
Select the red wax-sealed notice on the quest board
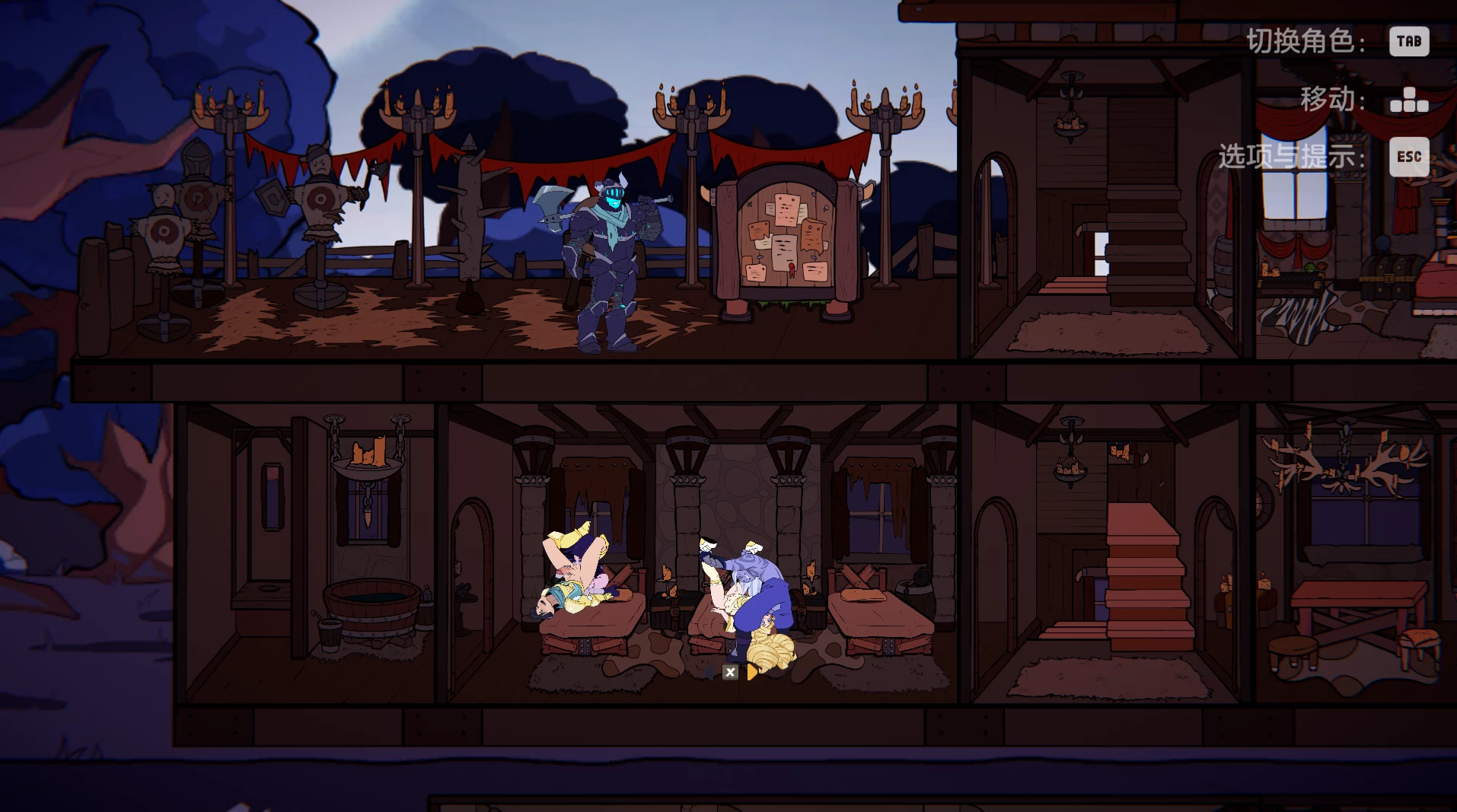point(784,253)
